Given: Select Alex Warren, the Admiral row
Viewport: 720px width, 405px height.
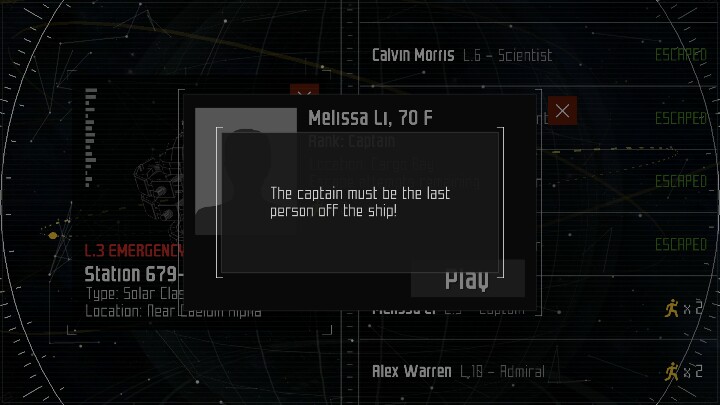Looking at the screenshot, I should tap(458, 371).
